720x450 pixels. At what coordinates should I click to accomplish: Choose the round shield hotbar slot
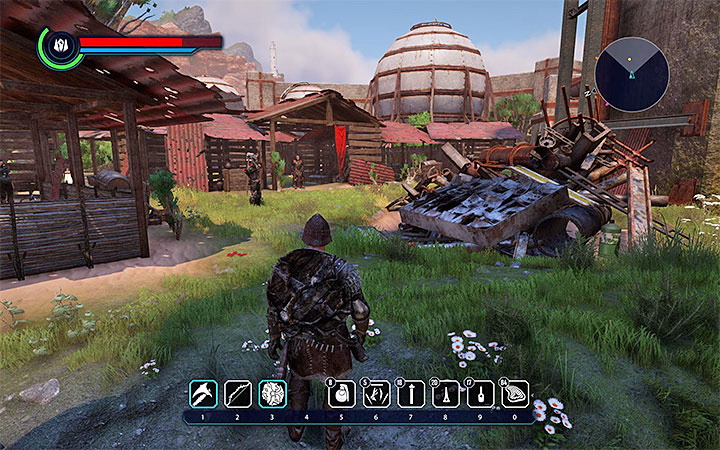(x=272, y=394)
